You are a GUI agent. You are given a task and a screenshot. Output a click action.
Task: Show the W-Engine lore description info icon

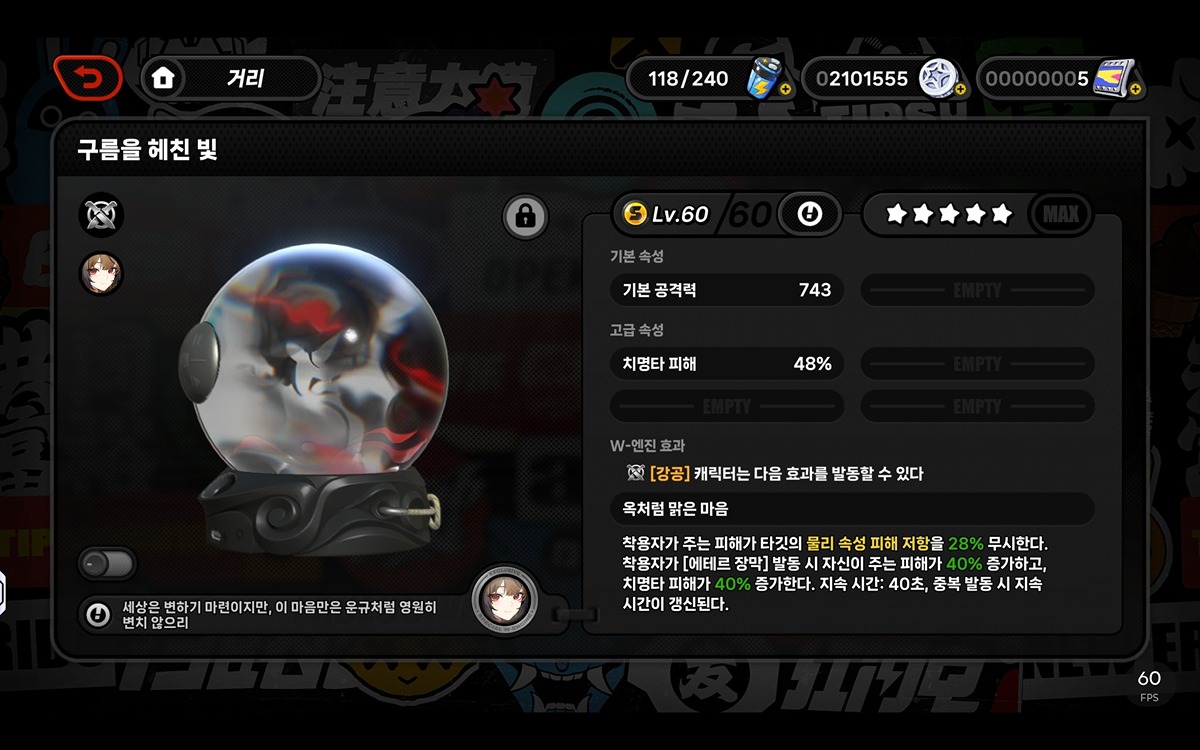coord(98,615)
